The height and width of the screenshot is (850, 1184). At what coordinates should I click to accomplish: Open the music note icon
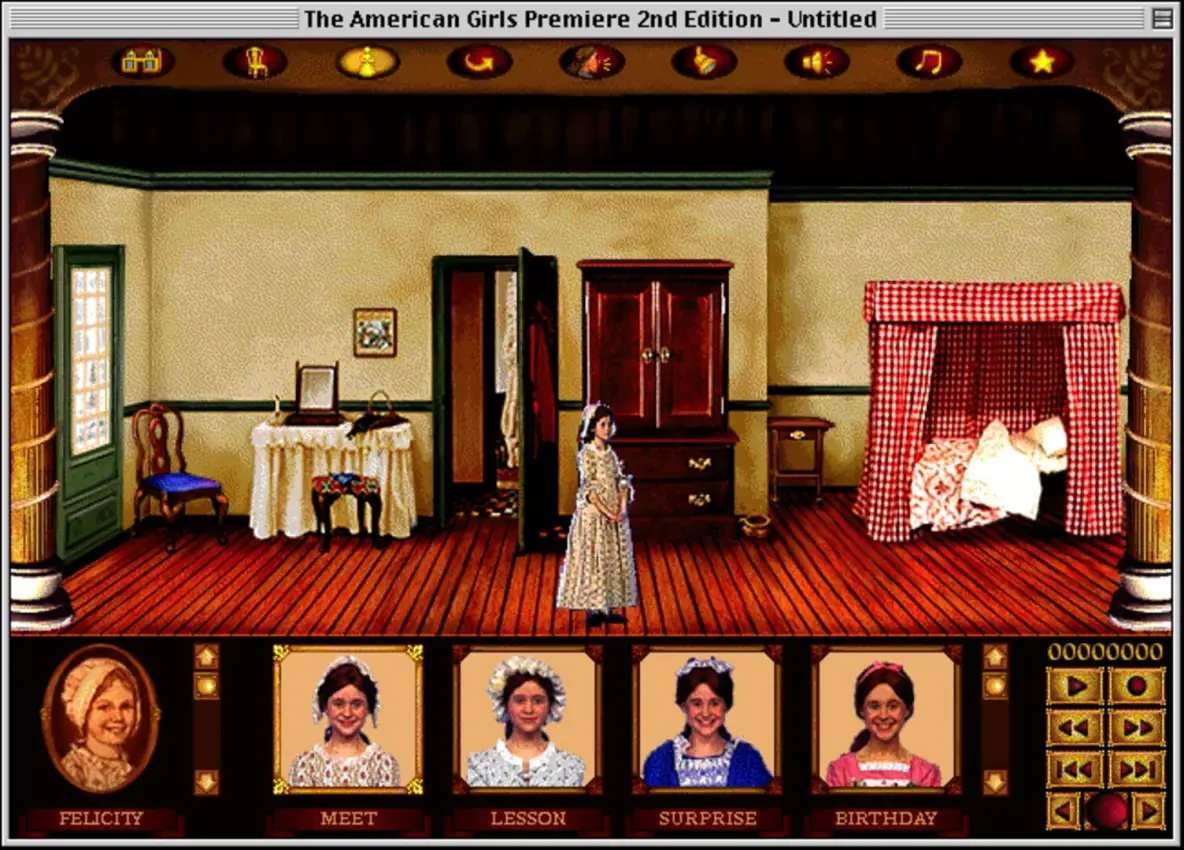[x=816, y=62]
